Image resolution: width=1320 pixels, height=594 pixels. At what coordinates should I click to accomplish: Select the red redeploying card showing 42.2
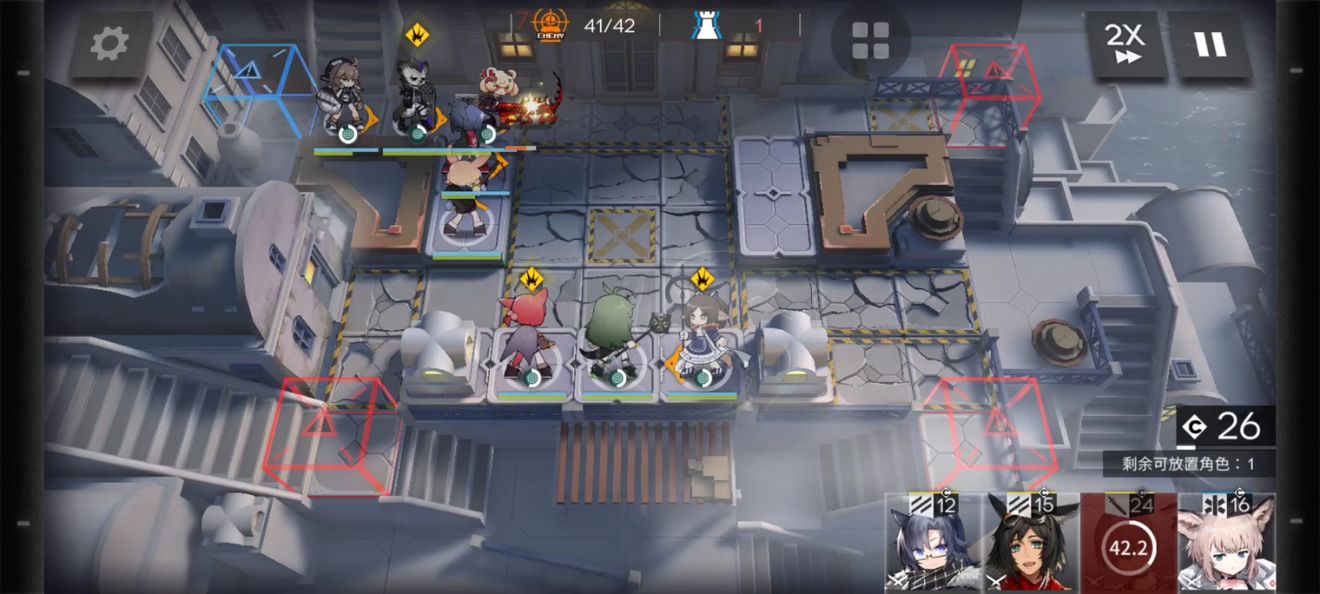click(1129, 543)
